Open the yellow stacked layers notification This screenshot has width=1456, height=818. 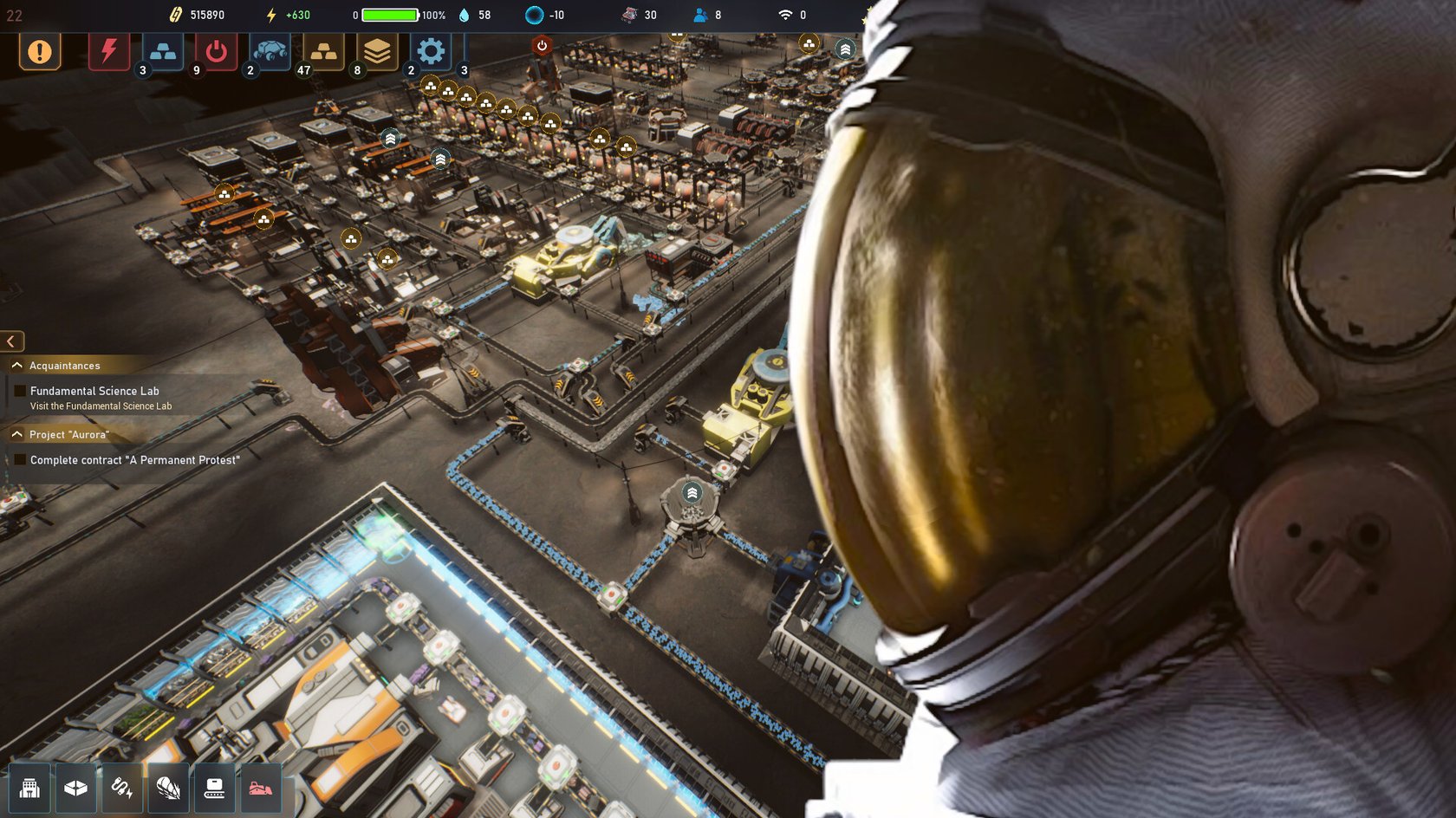377,52
